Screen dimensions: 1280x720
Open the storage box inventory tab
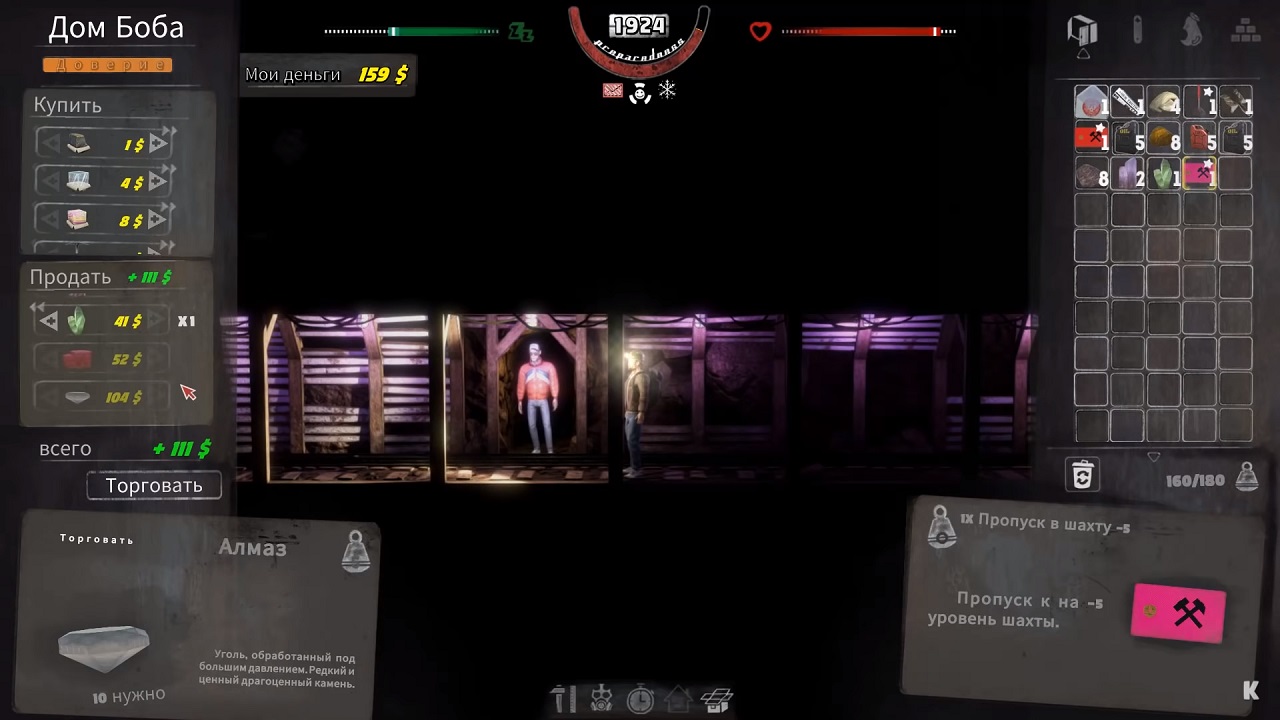(1082, 29)
